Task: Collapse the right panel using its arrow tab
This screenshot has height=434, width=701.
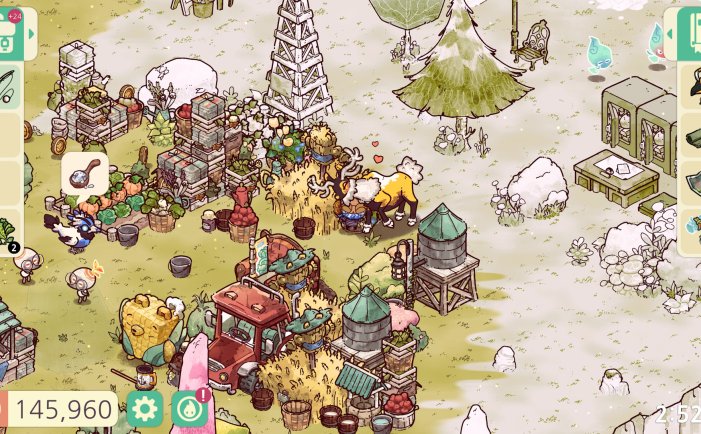Action: click(669, 36)
